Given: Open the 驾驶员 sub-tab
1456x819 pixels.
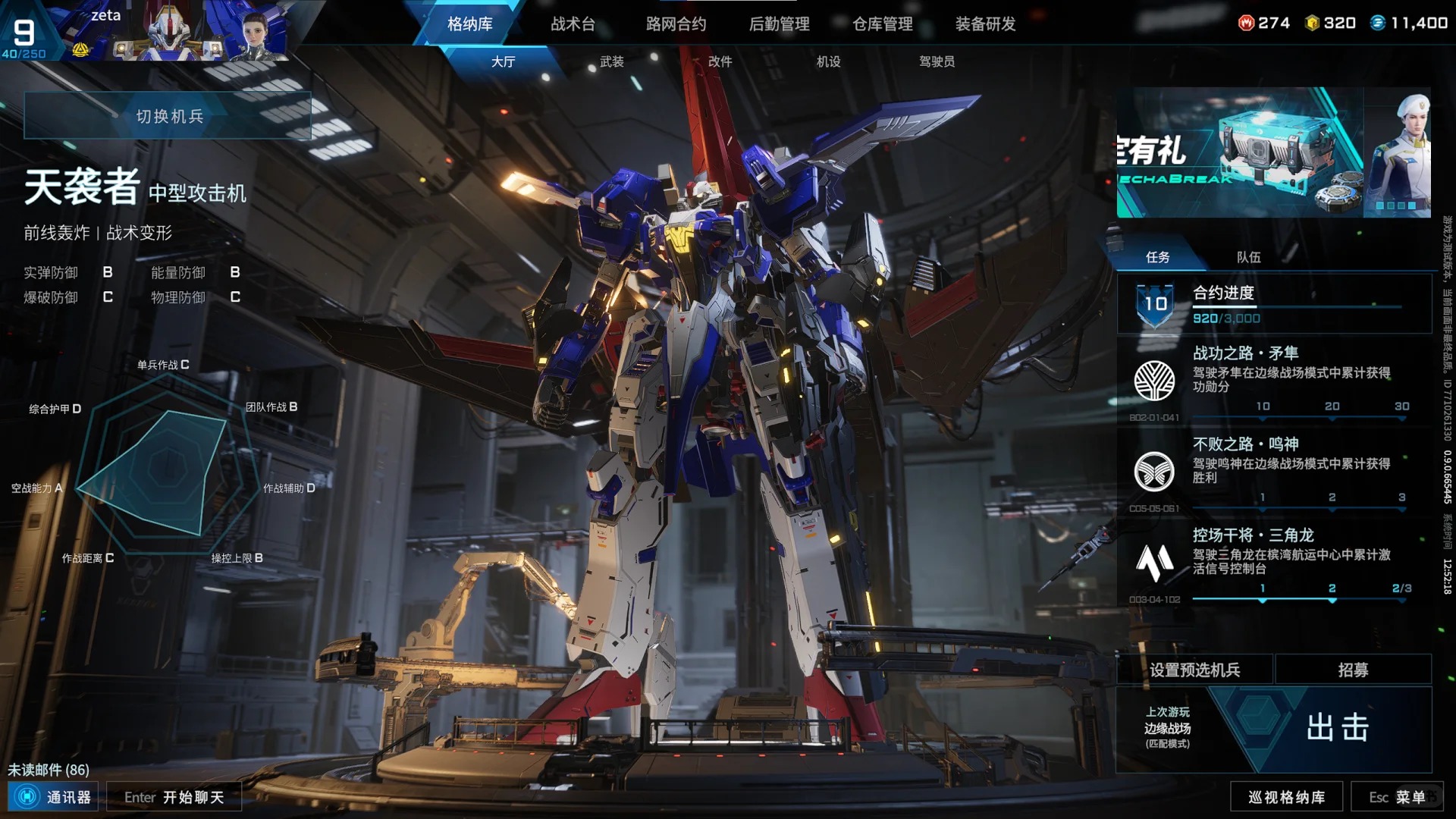Looking at the screenshot, I should pos(937,61).
